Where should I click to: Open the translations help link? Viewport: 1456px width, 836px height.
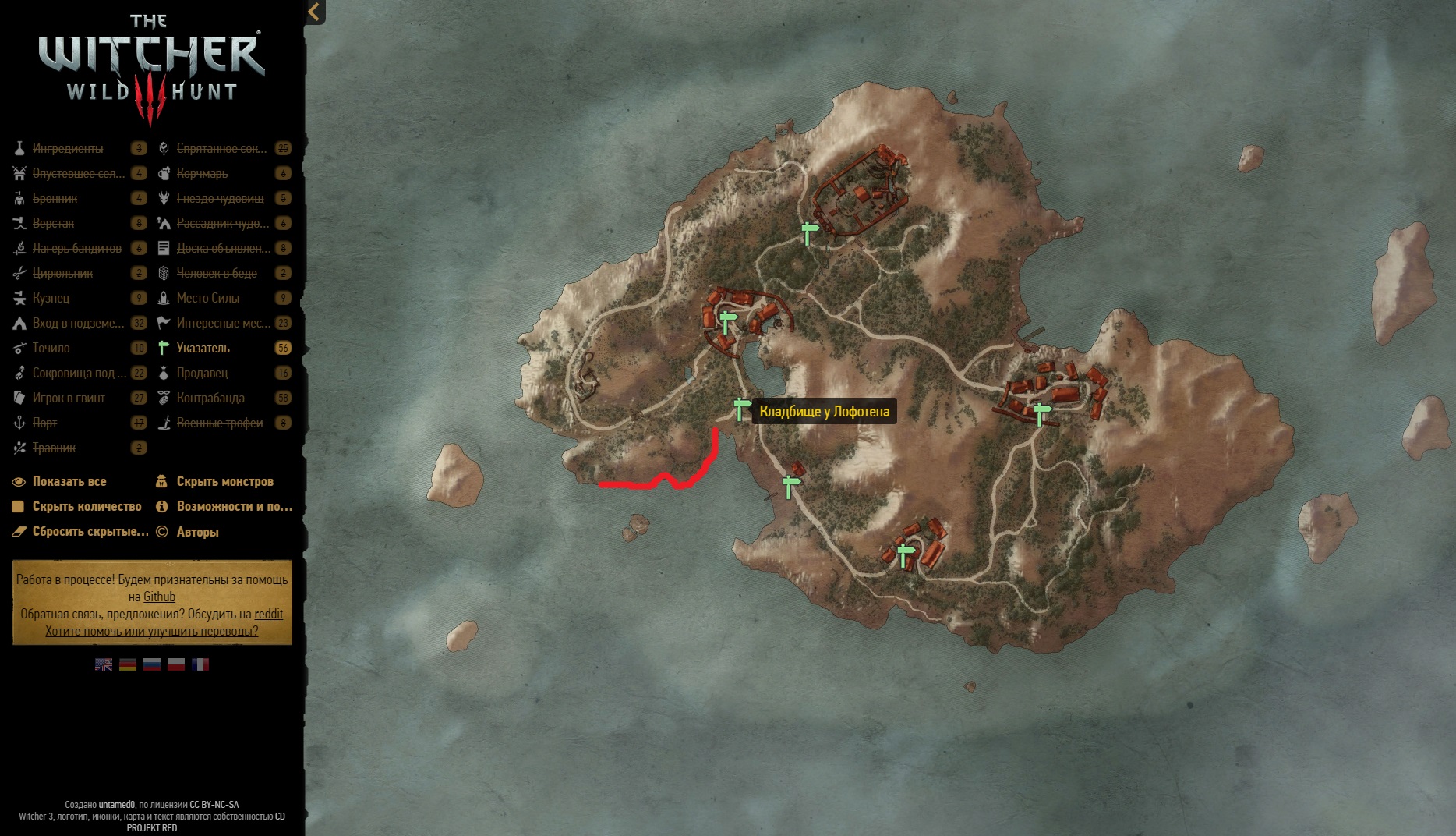point(151,631)
